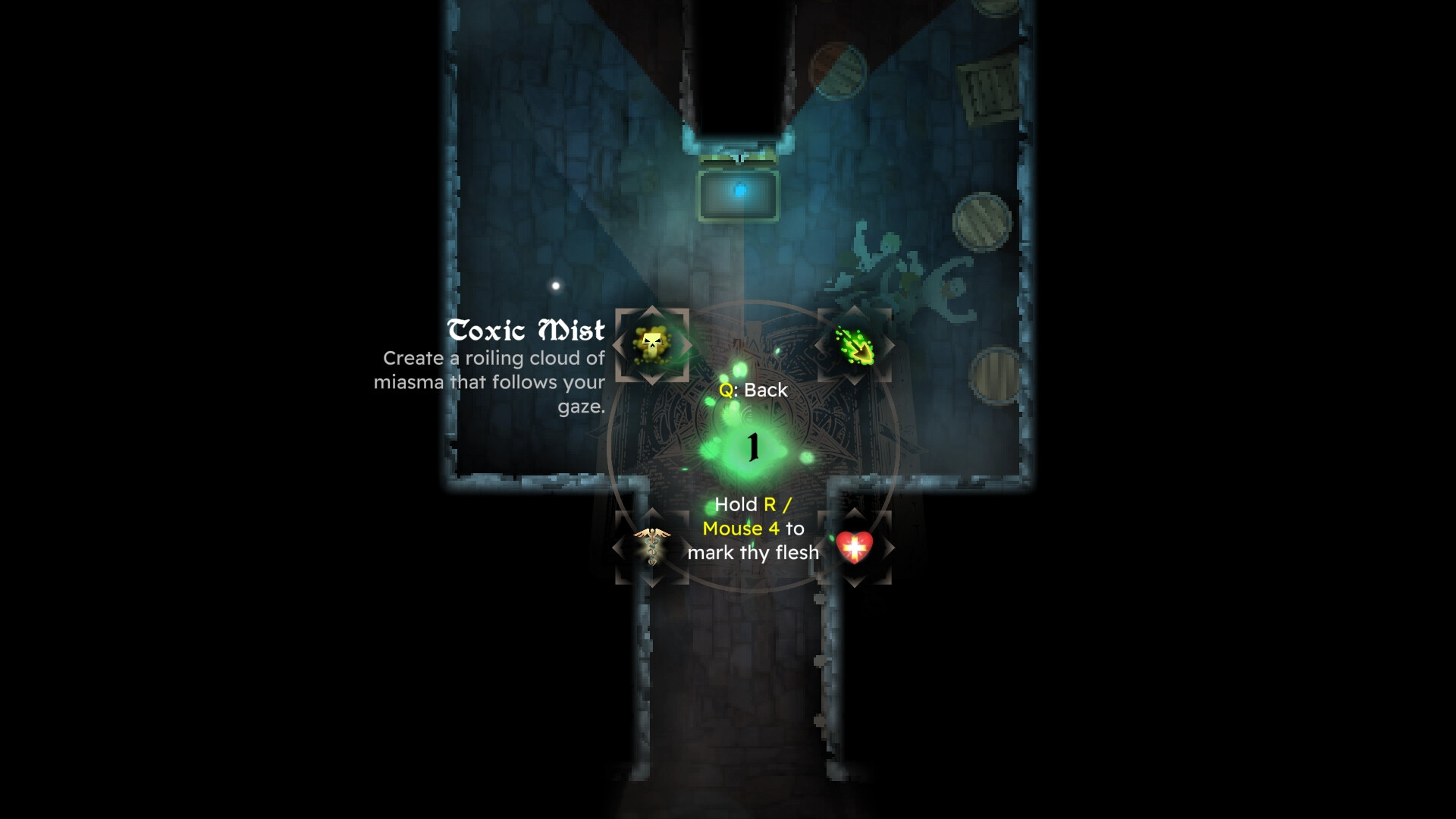1456x819 pixels.
Task: Click Q: Back to return
Action: tap(753, 391)
